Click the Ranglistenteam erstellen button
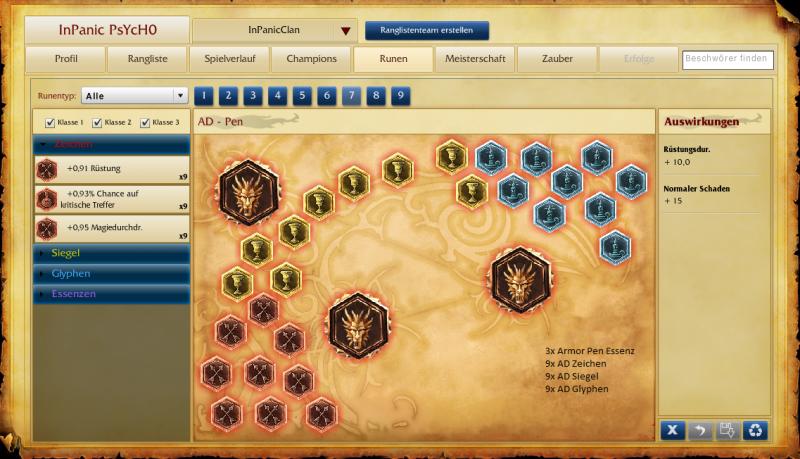Viewport: 800px width, 459px height. [x=427, y=31]
